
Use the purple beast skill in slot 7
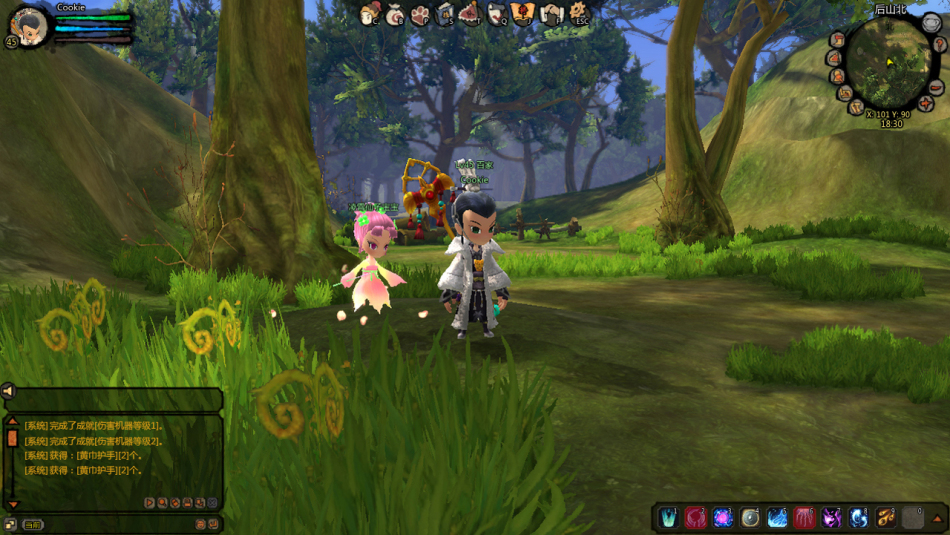tap(831, 517)
